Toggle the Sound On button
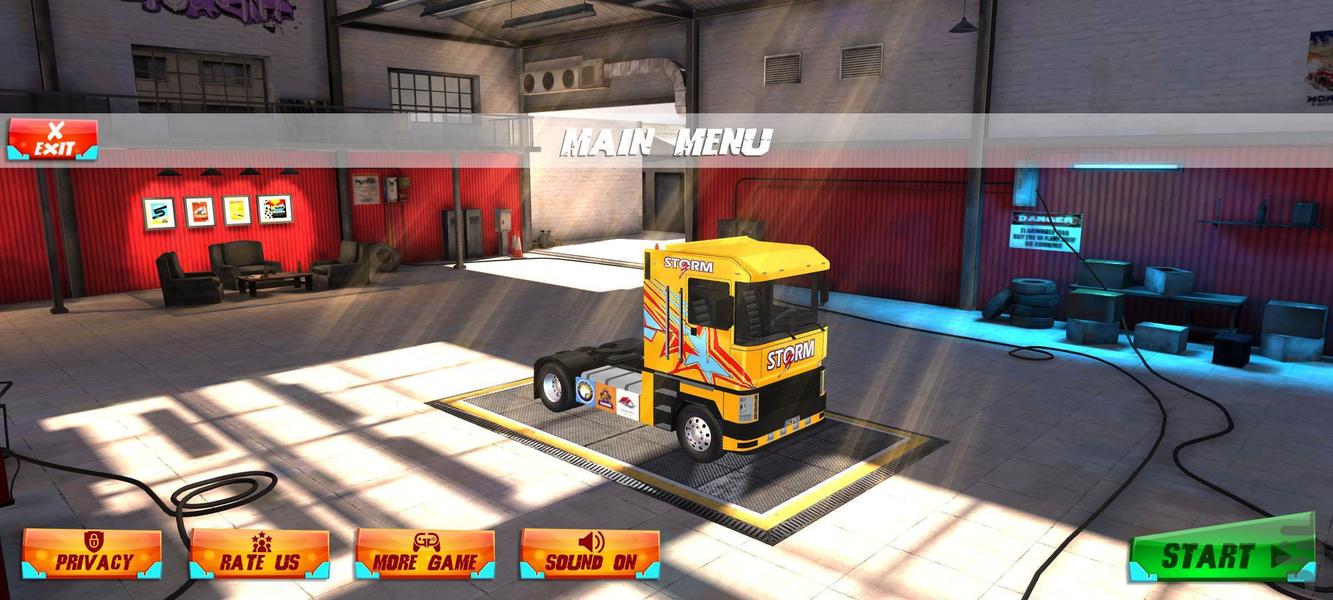The width and height of the screenshot is (1333, 600). 590,554
